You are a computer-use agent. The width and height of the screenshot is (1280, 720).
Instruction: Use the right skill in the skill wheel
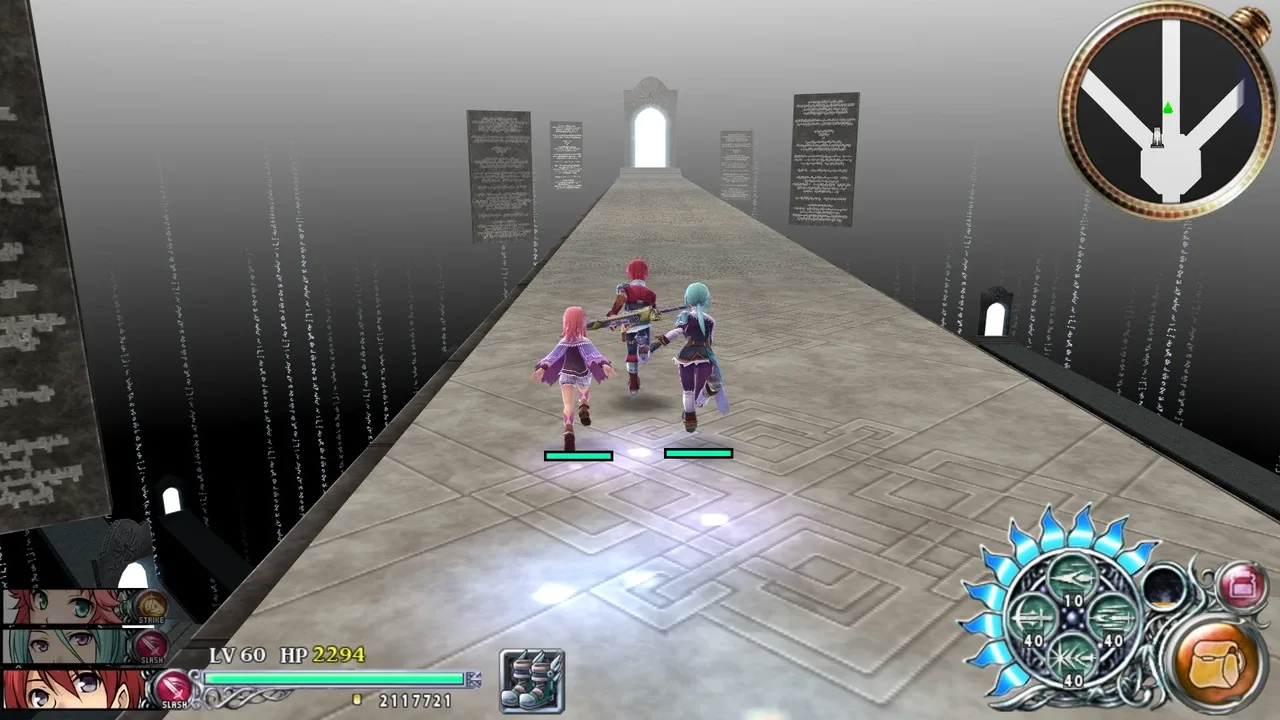[1113, 619]
